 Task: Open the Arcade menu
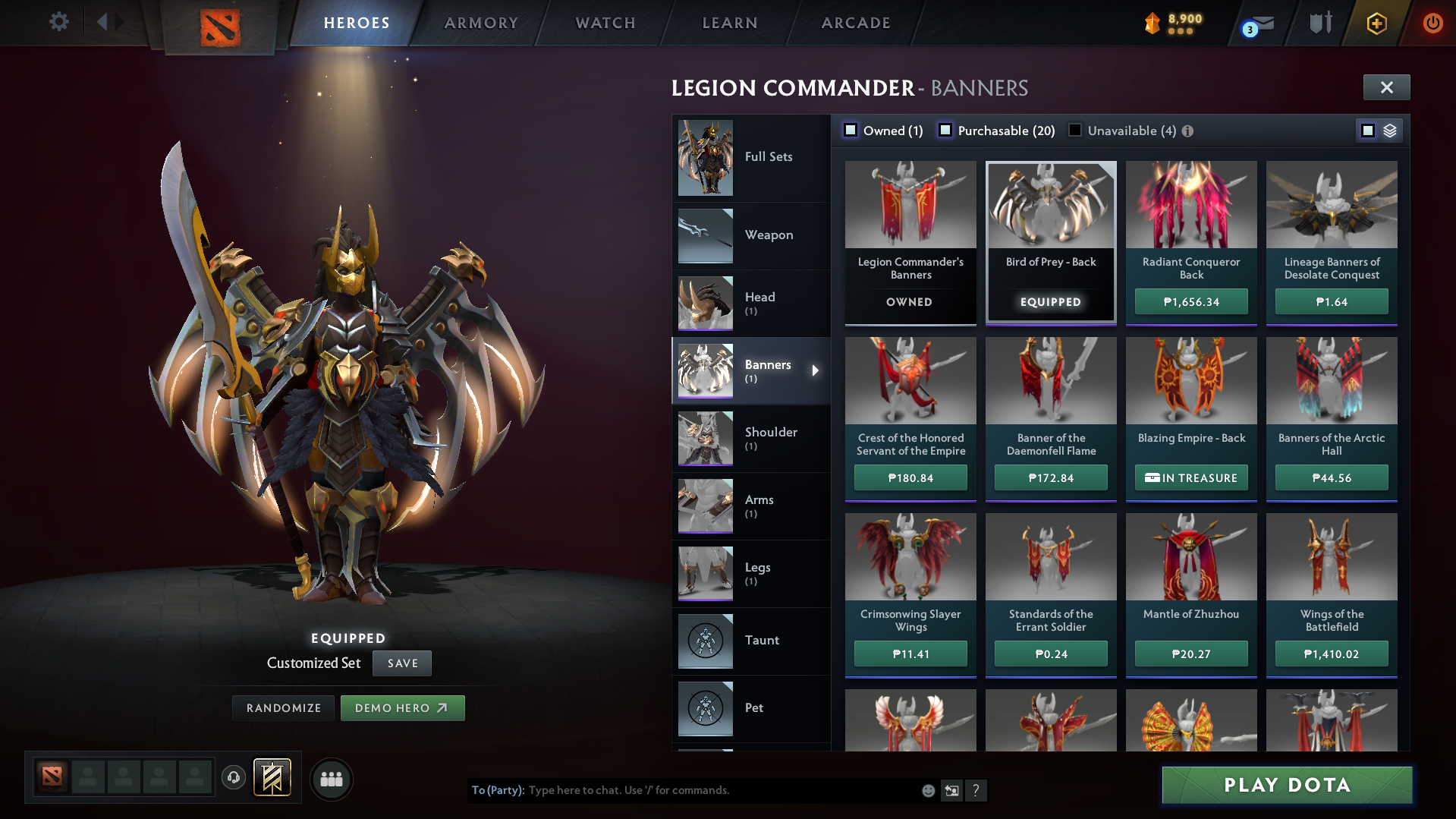click(855, 23)
